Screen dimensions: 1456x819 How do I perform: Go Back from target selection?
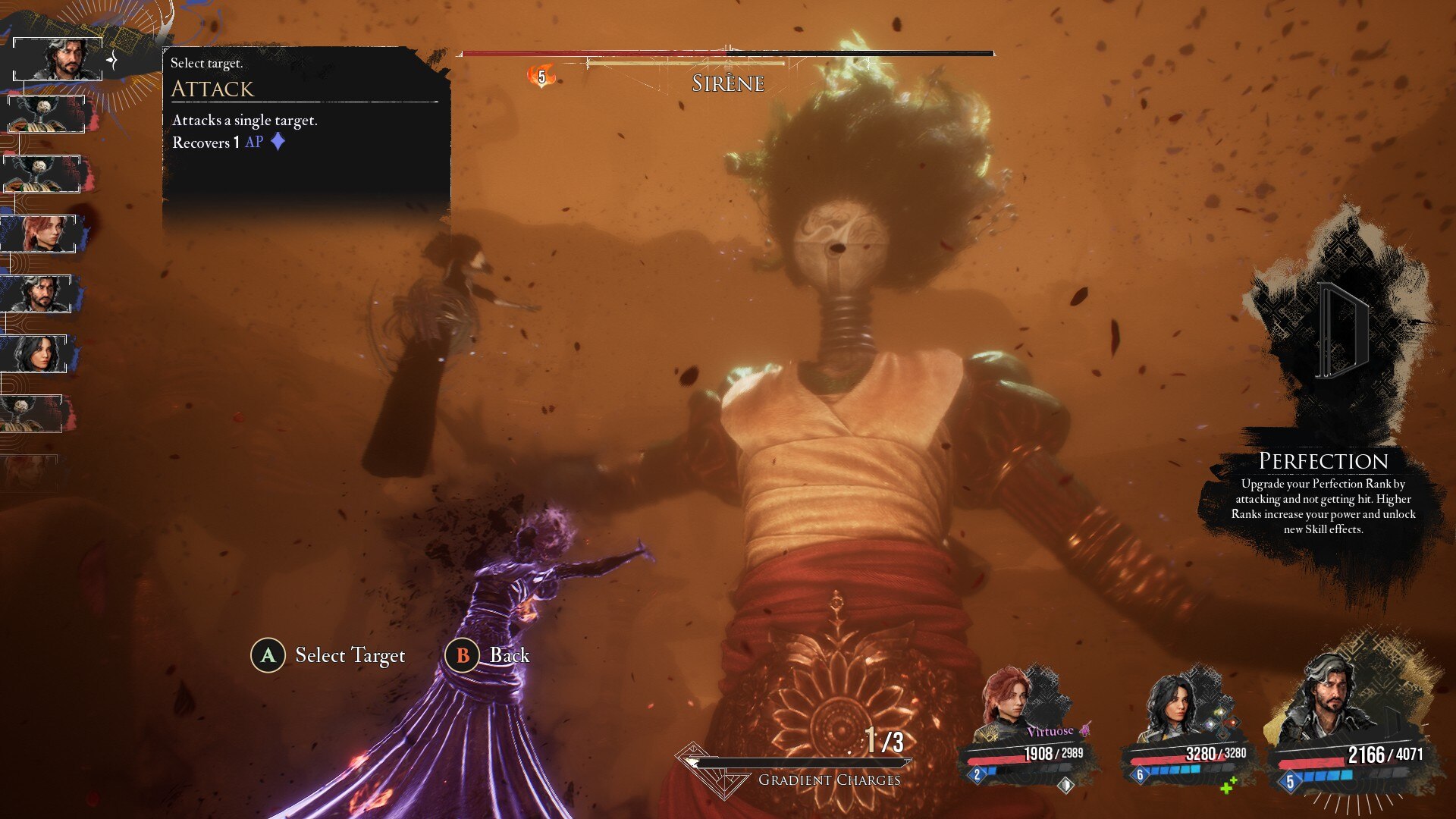tap(509, 655)
